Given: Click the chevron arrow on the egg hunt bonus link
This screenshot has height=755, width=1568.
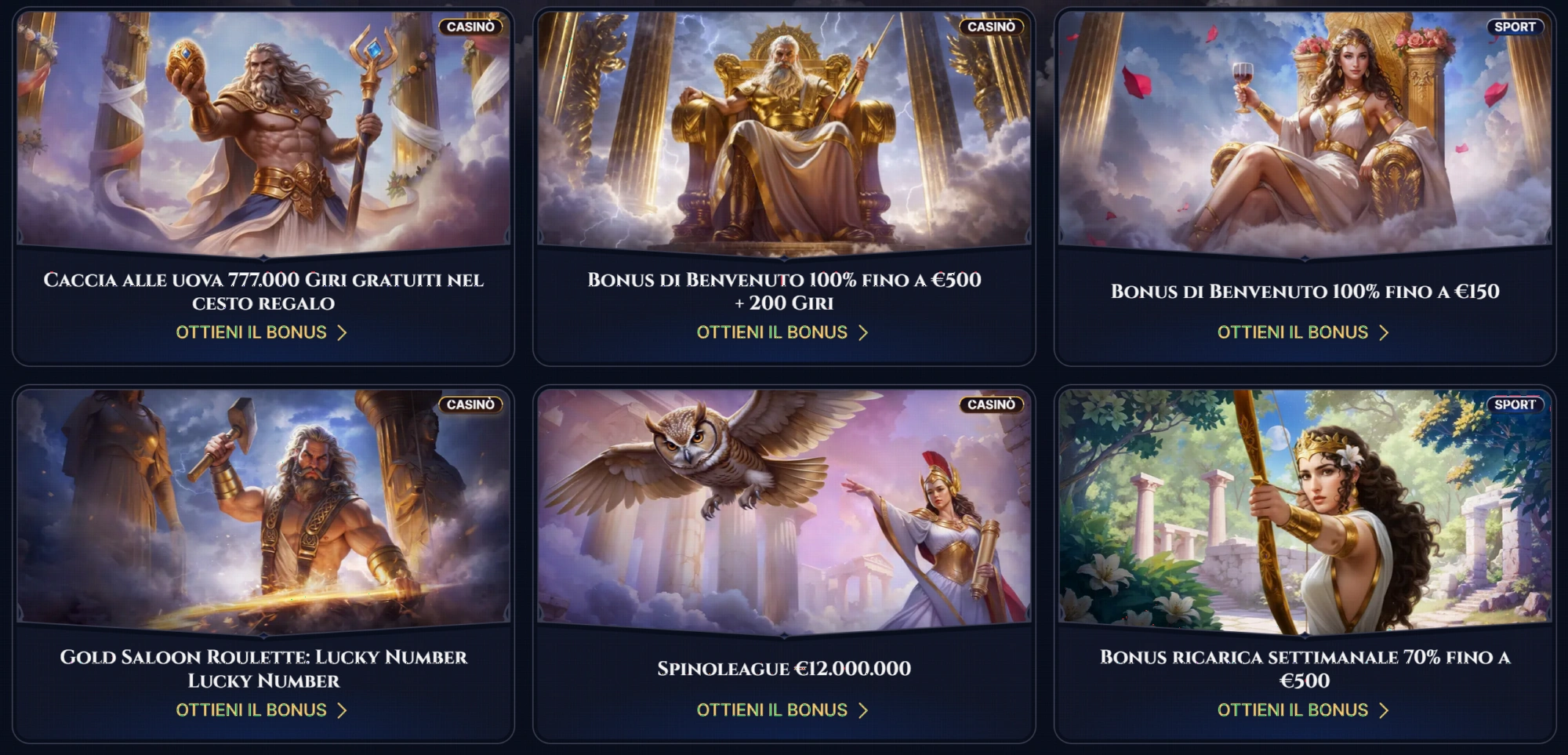Looking at the screenshot, I should pos(342,332).
